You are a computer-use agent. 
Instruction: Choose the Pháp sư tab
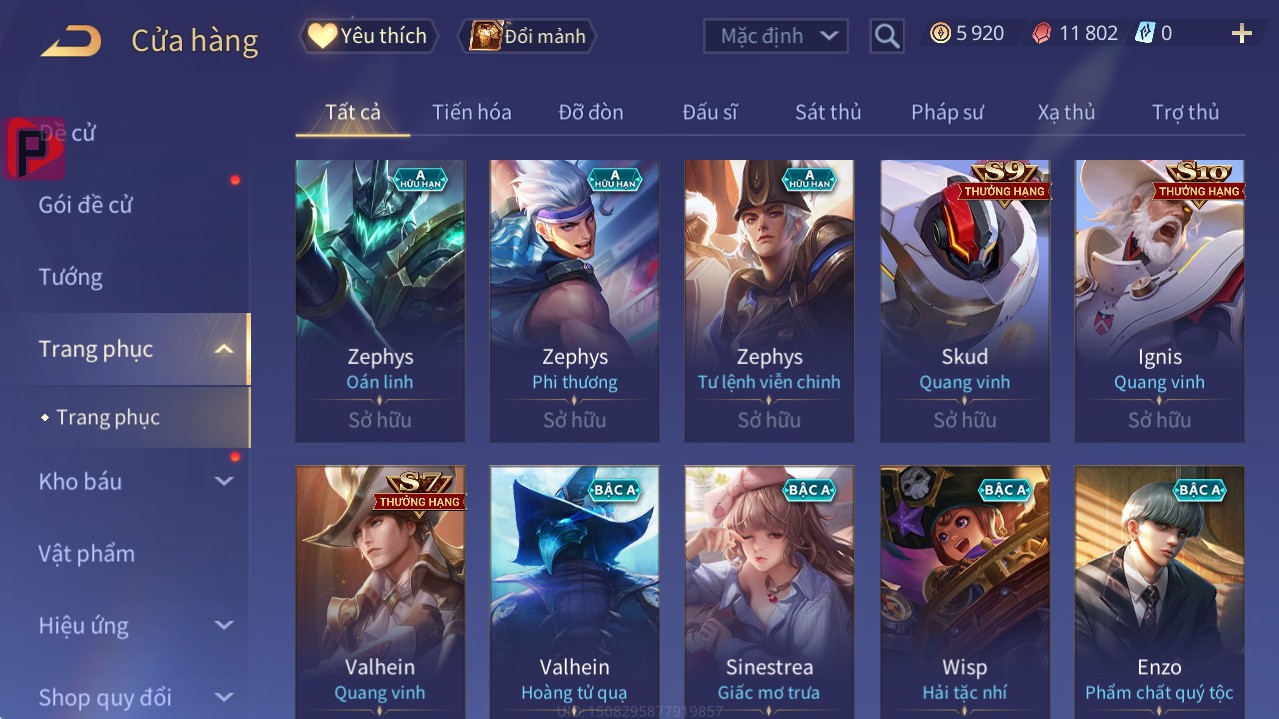point(947,112)
